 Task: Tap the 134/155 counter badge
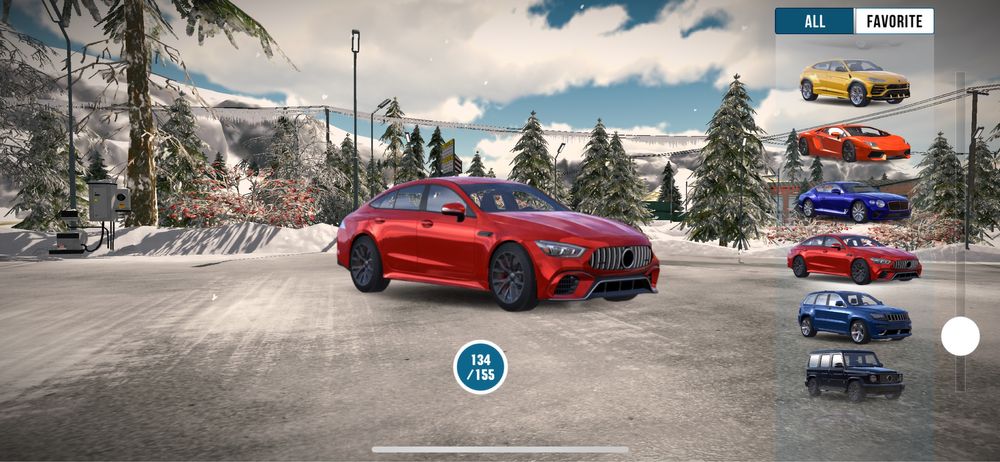[x=481, y=367]
